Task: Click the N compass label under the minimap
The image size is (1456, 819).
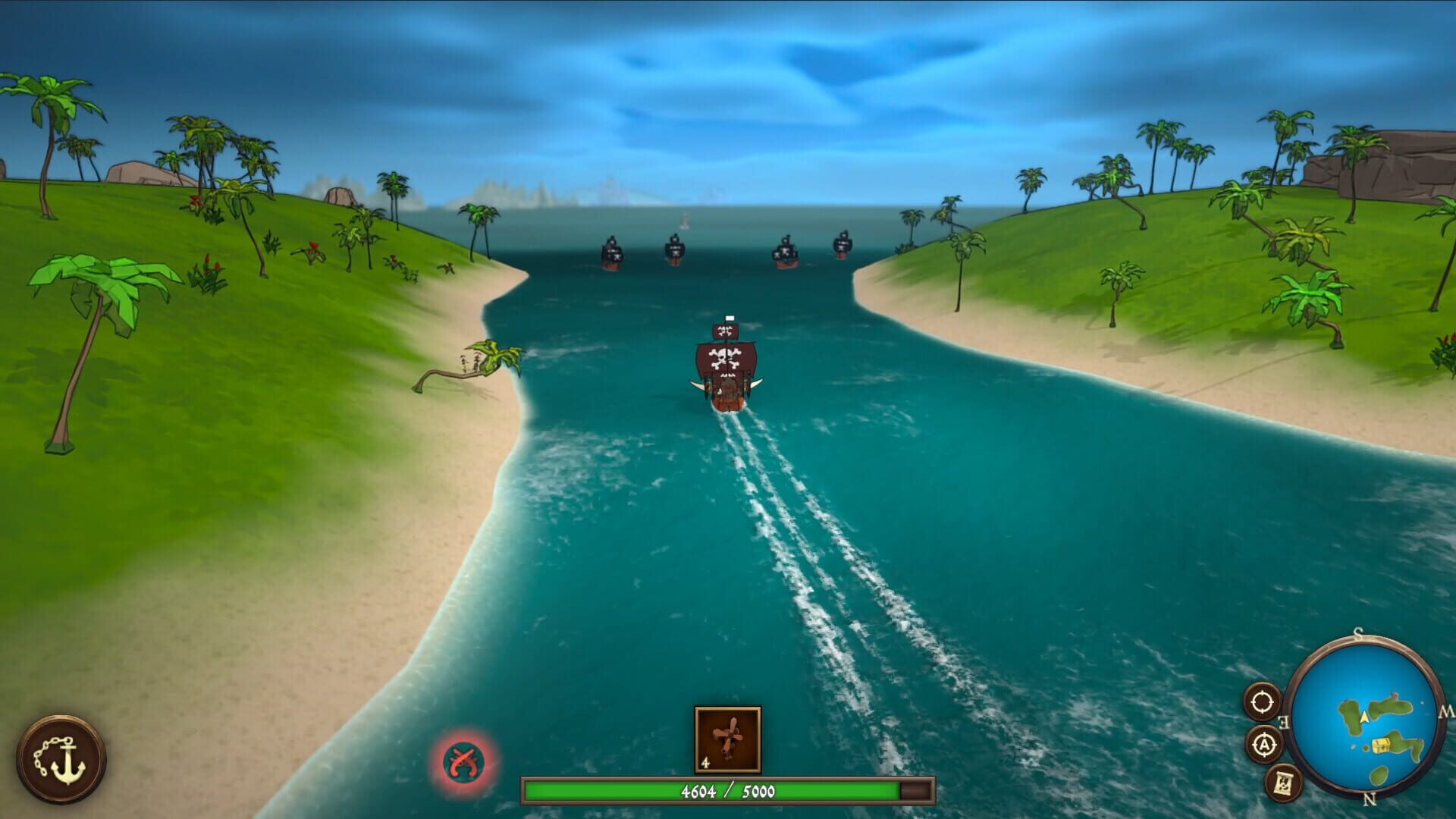Action: click(x=1369, y=799)
